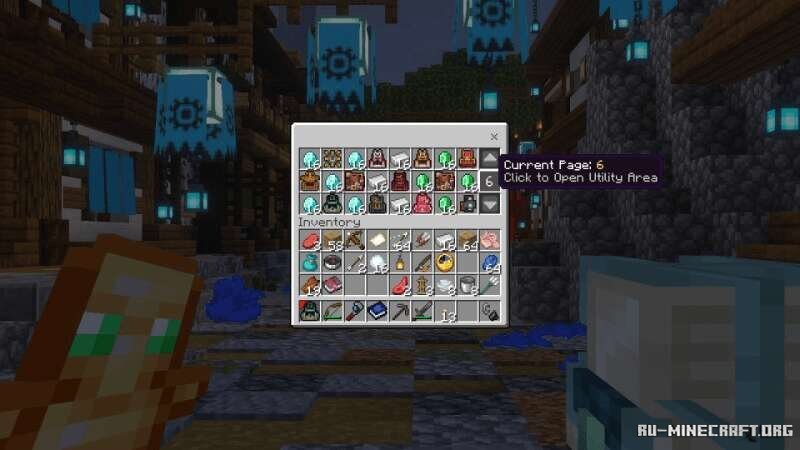Select the stack of 58 planks
This screenshot has height=450, width=800.
click(x=331, y=240)
